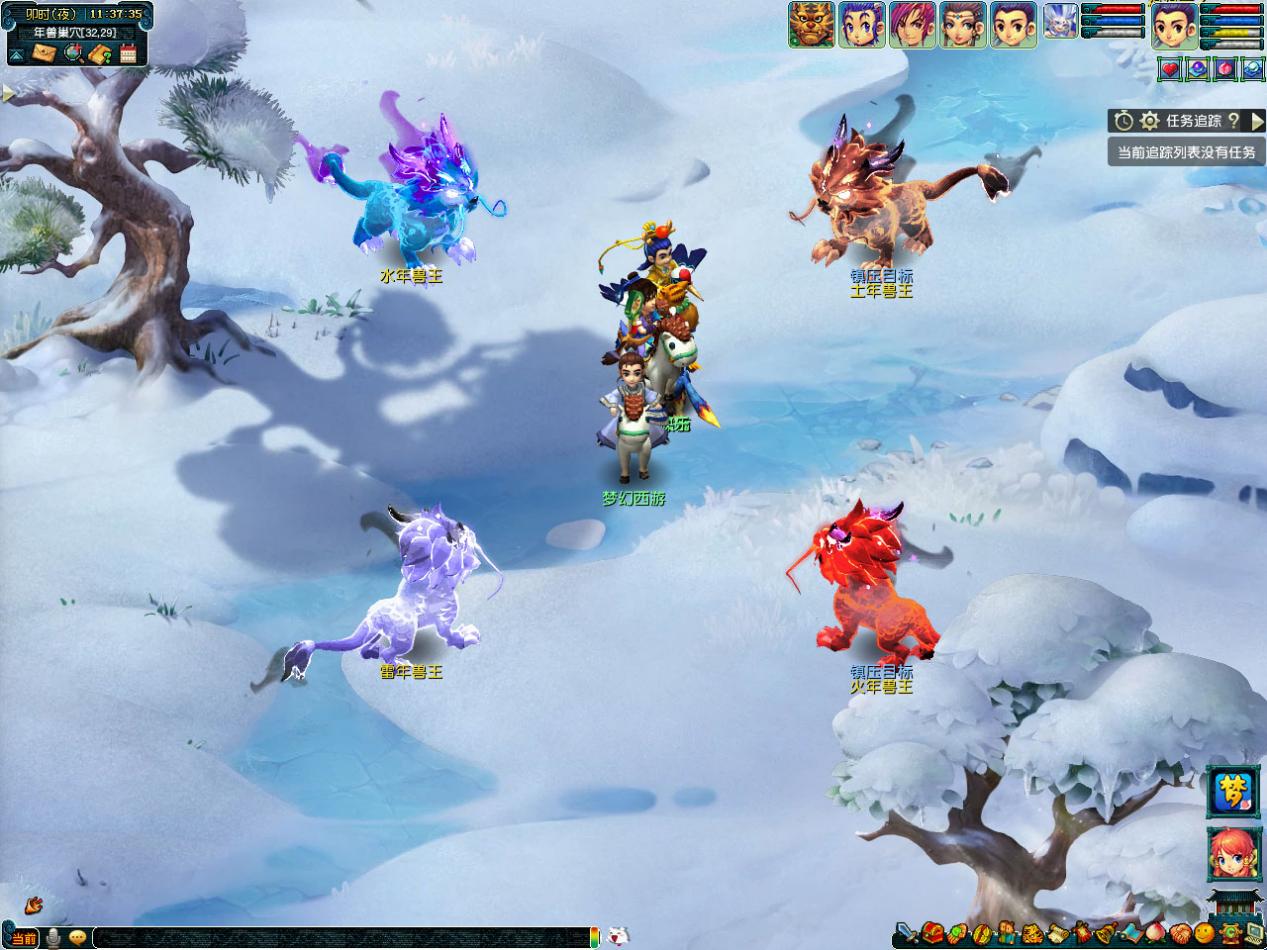Click the quest tracker stopwatch icon
The width and height of the screenshot is (1267, 950).
click(x=1124, y=121)
